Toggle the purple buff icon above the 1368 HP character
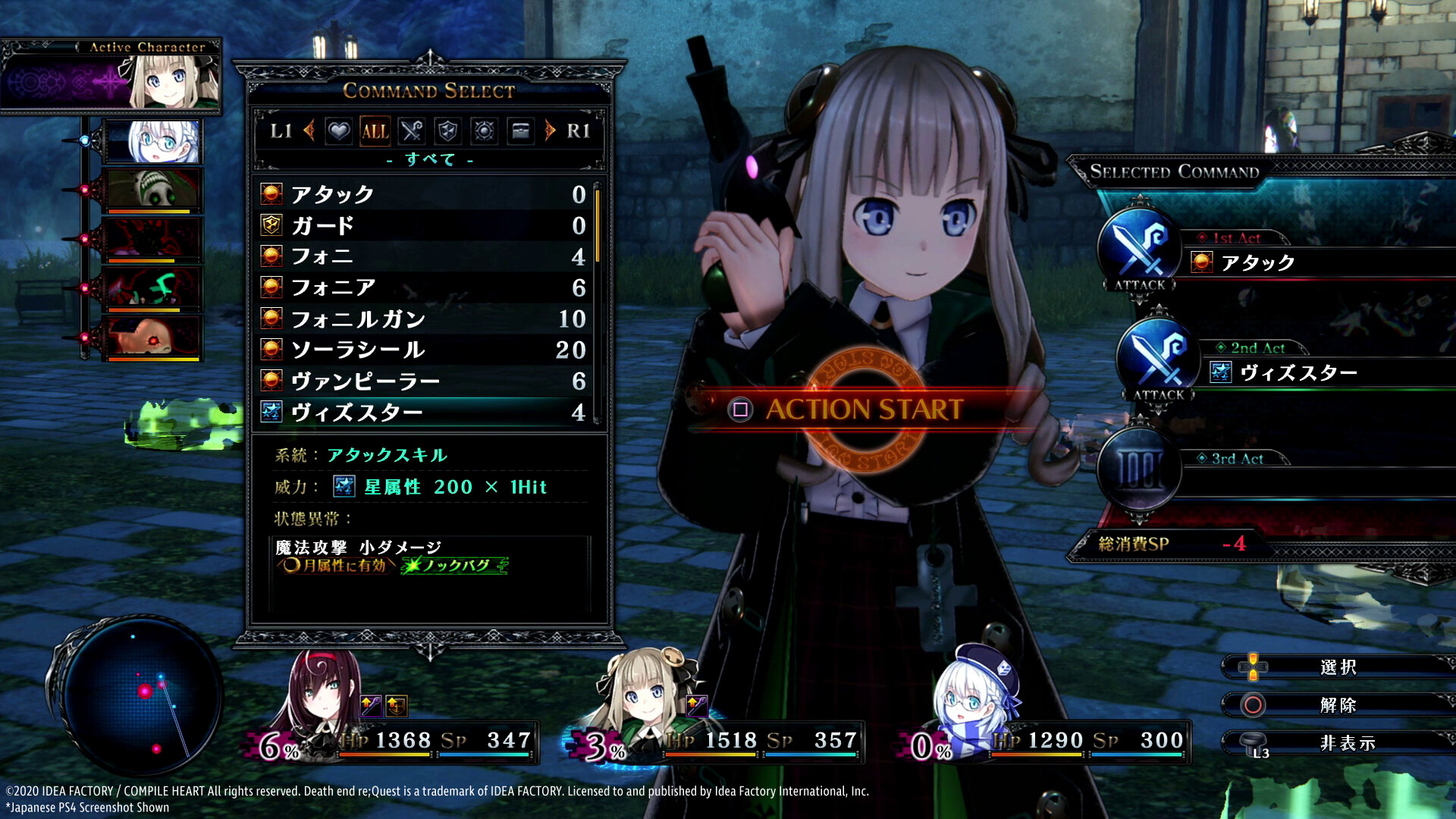The image size is (1456, 819). click(369, 704)
